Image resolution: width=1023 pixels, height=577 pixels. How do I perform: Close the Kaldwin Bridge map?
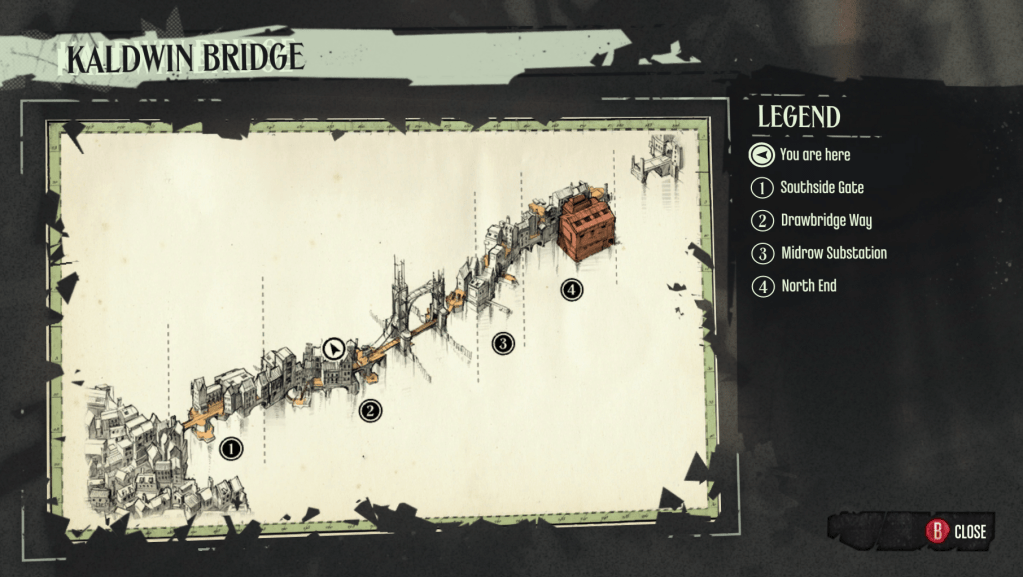pyautogui.click(x=957, y=531)
